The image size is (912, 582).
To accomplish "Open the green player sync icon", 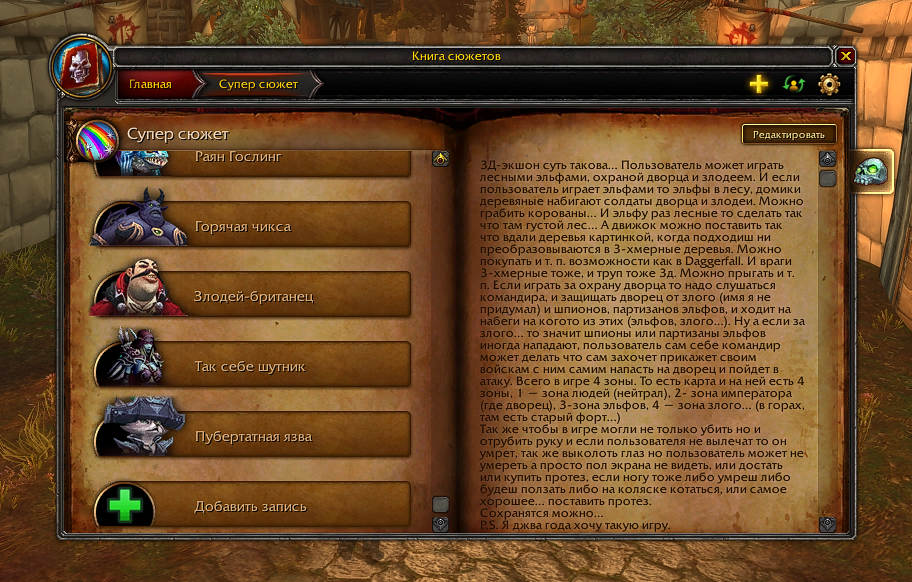I will pos(794,85).
